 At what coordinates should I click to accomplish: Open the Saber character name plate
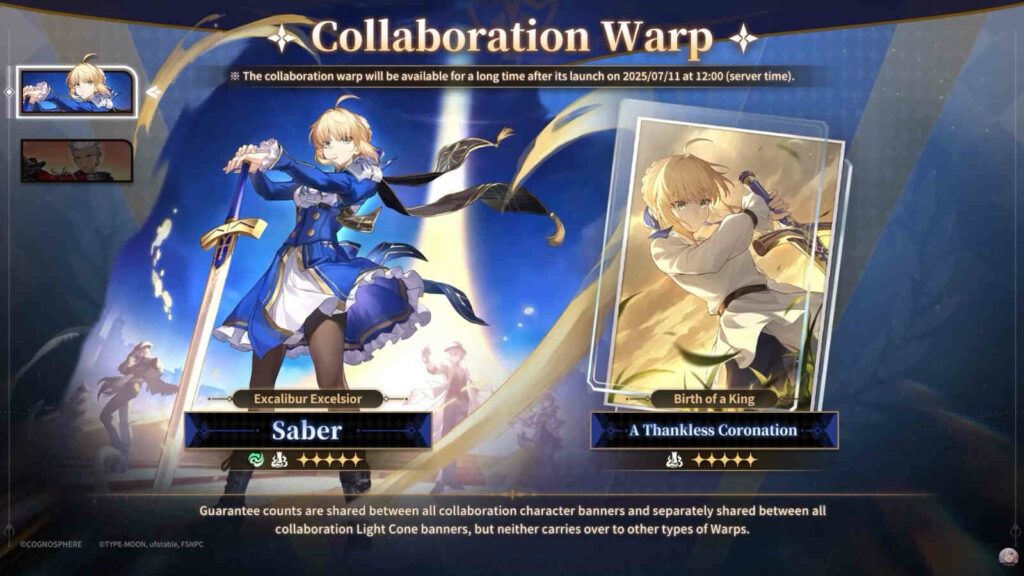pyautogui.click(x=308, y=430)
